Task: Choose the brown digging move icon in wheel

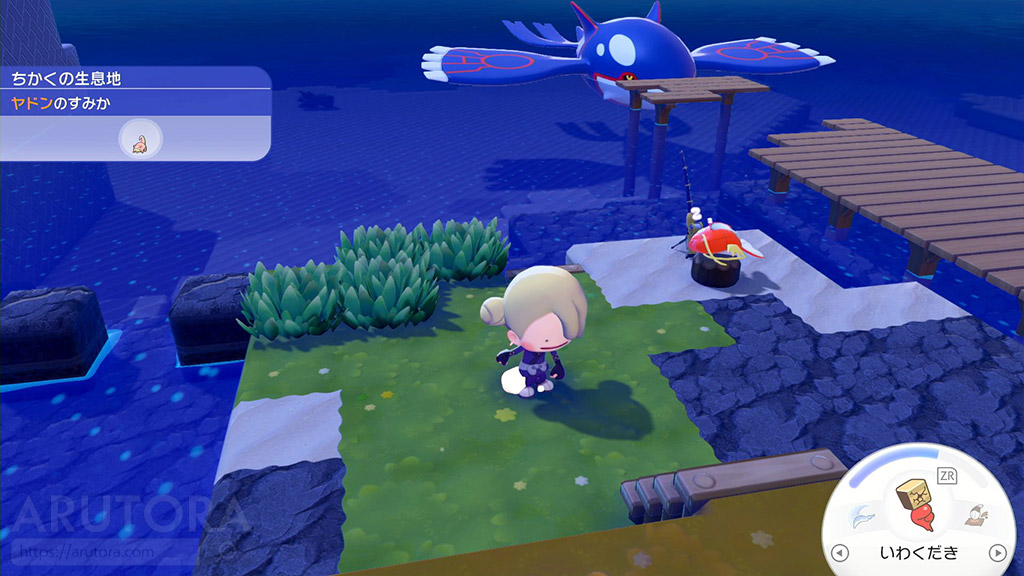Action: [972, 515]
